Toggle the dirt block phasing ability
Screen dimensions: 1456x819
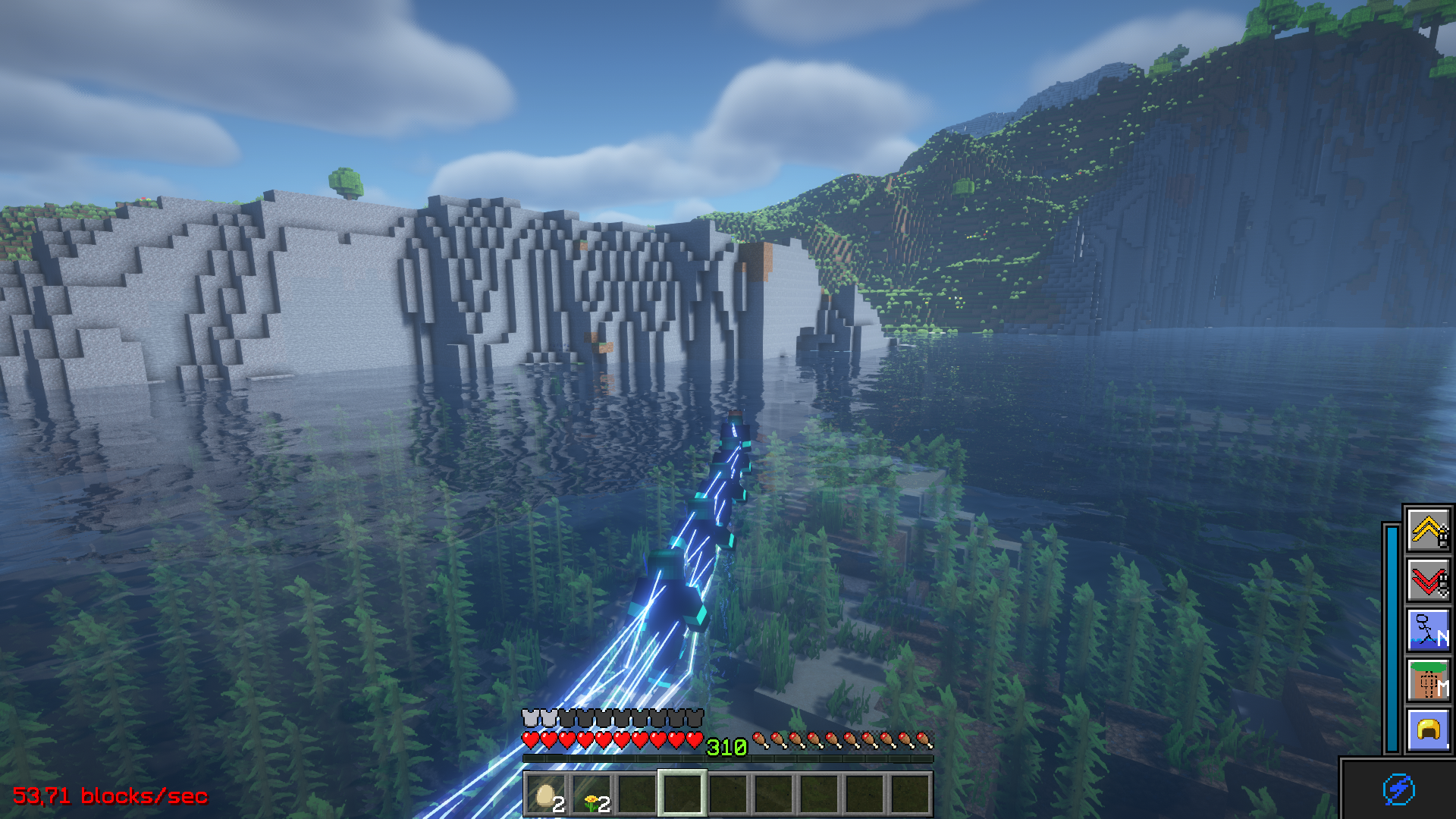1428,680
